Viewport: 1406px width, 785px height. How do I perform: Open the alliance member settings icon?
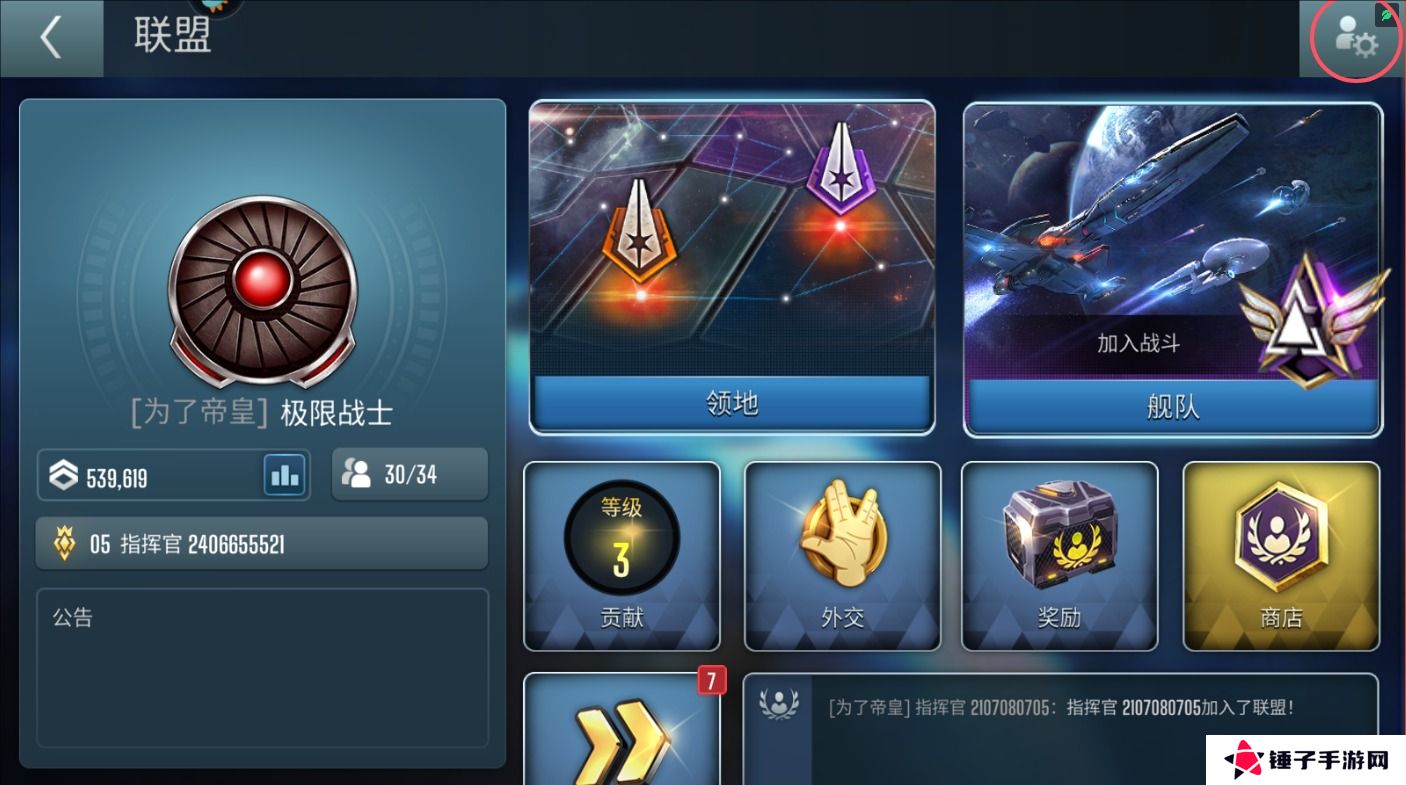[x=1356, y=40]
